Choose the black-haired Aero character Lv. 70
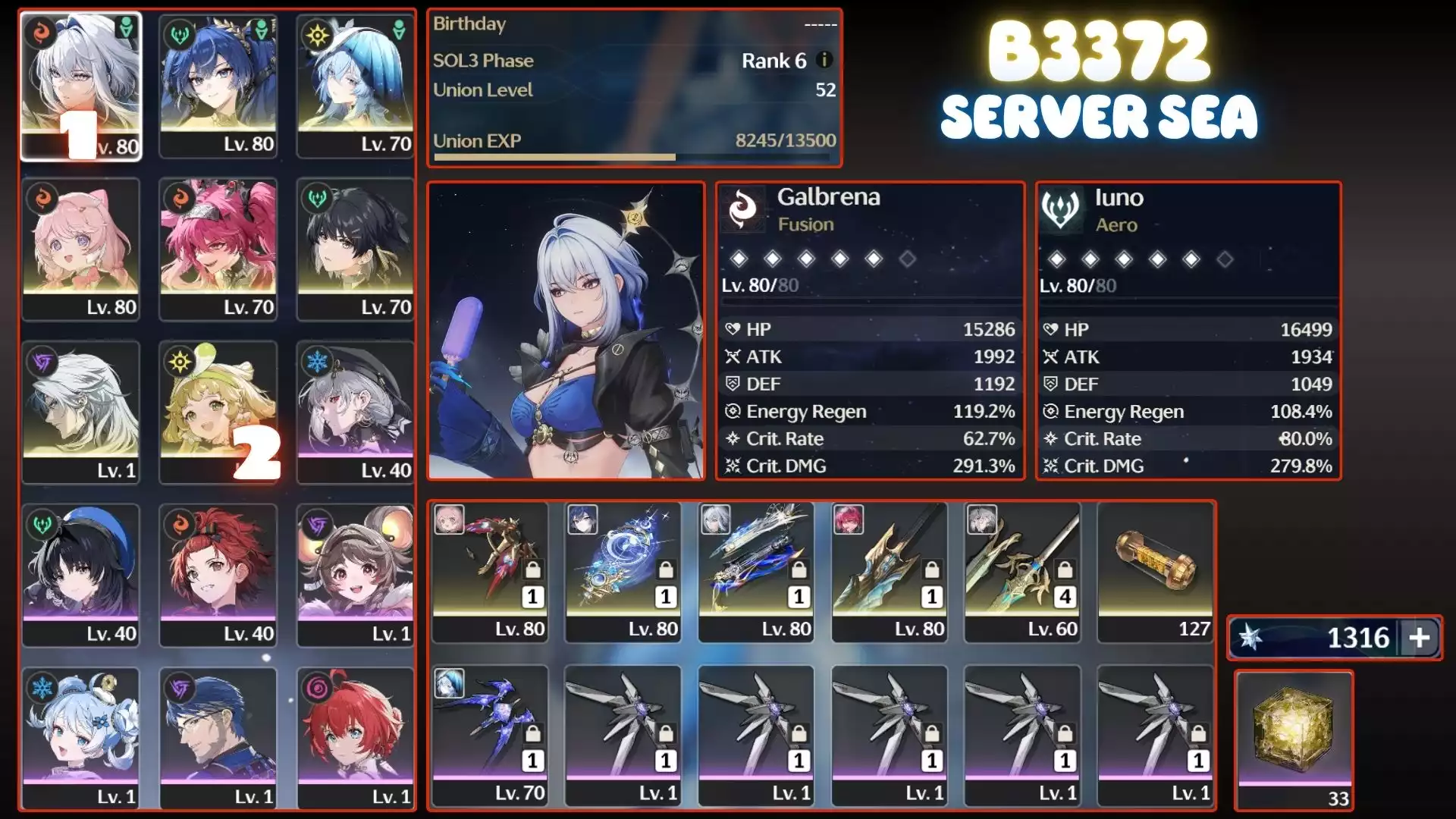Screen dimensions: 1456x819 [355, 249]
